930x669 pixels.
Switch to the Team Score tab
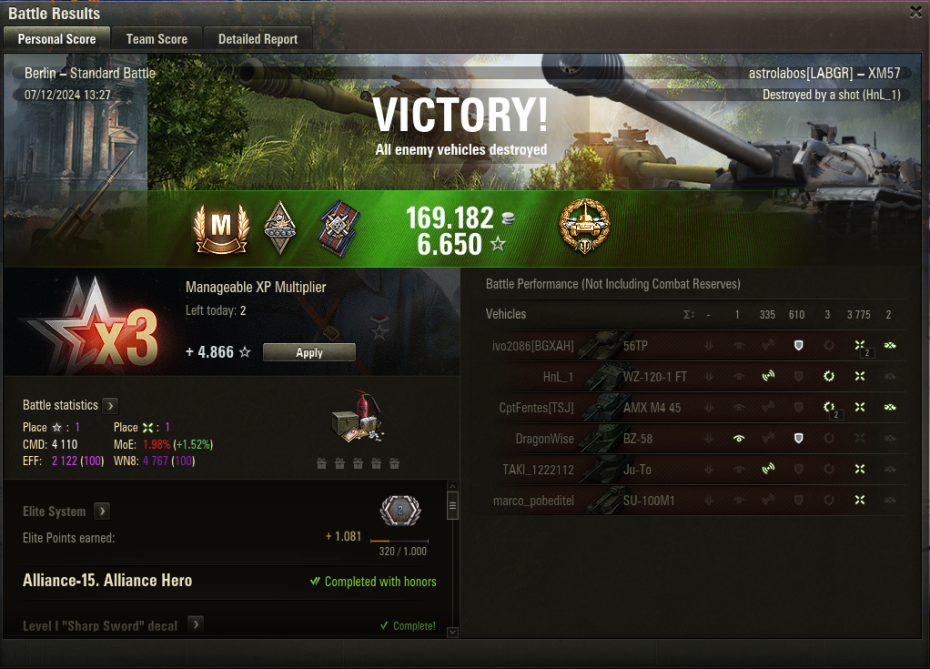(x=156, y=39)
